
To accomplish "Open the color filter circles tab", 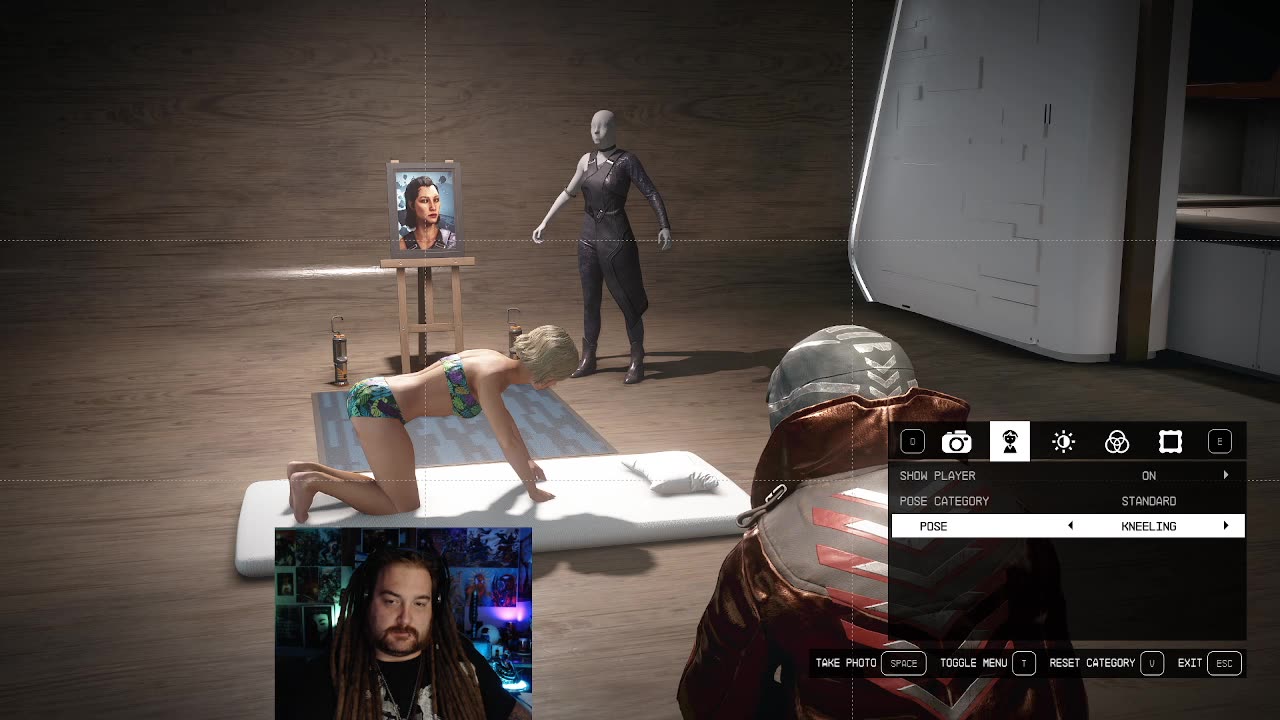I will coord(1117,442).
